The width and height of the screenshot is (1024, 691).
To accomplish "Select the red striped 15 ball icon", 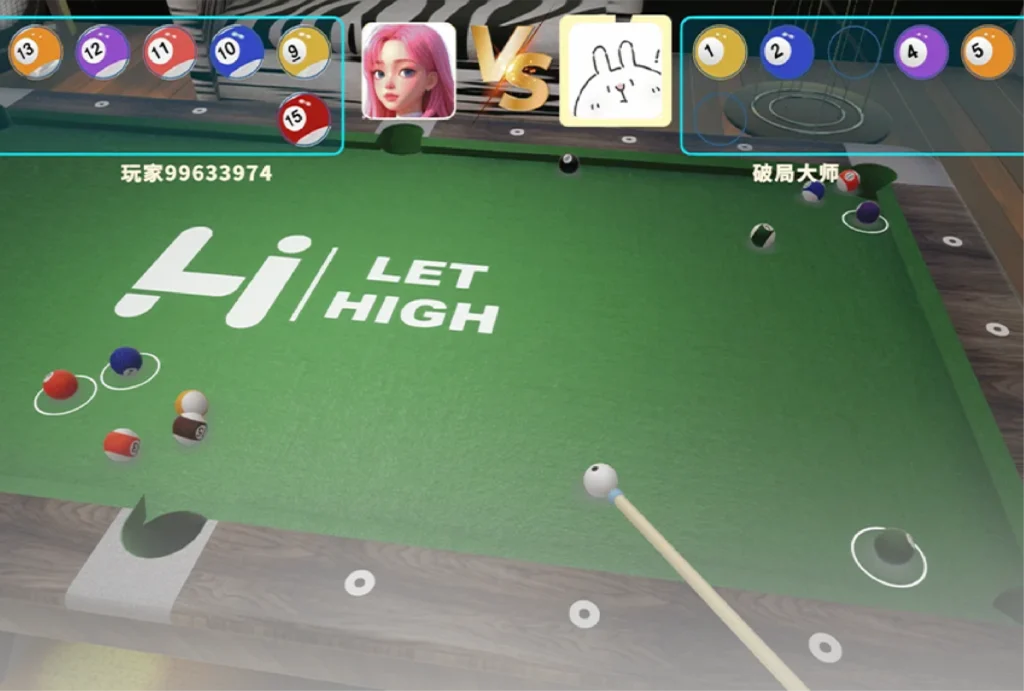I will click(x=304, y=119).
